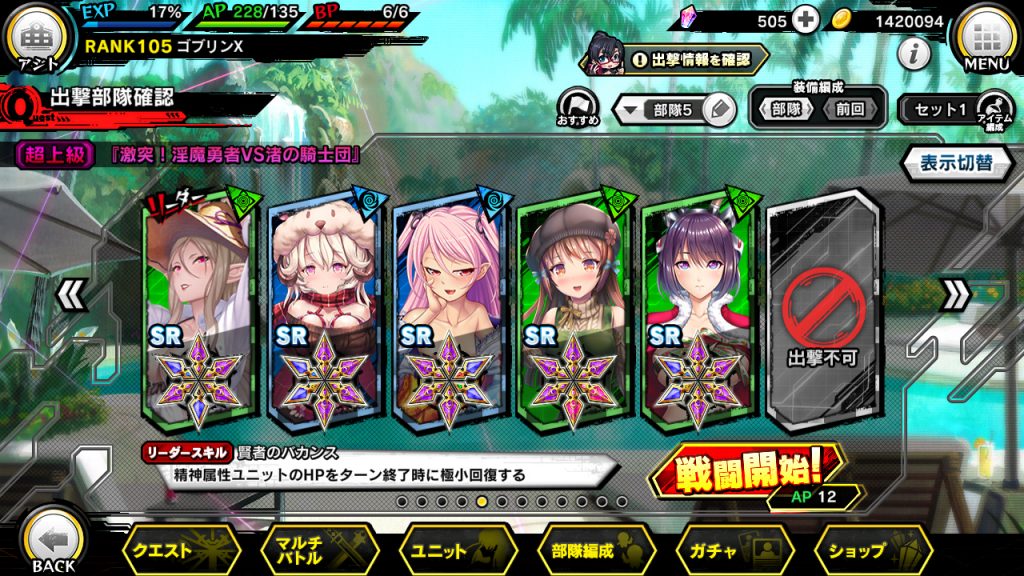Toggle display with 表示切替 button
This screenshot has width=1024, height=576.
(956, 164)
